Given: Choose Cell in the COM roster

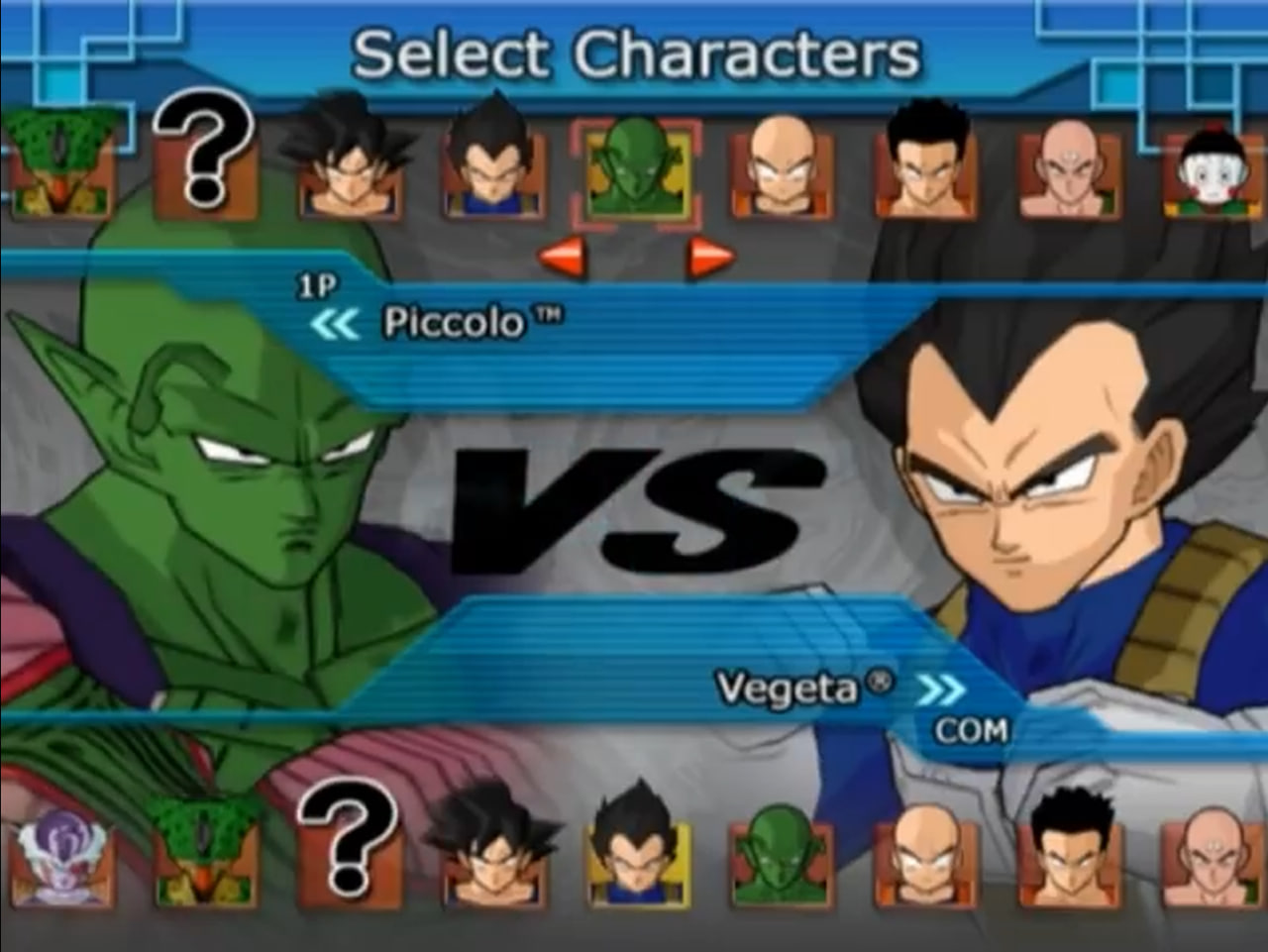Looking at the screenshot, I should coord(204,852).
